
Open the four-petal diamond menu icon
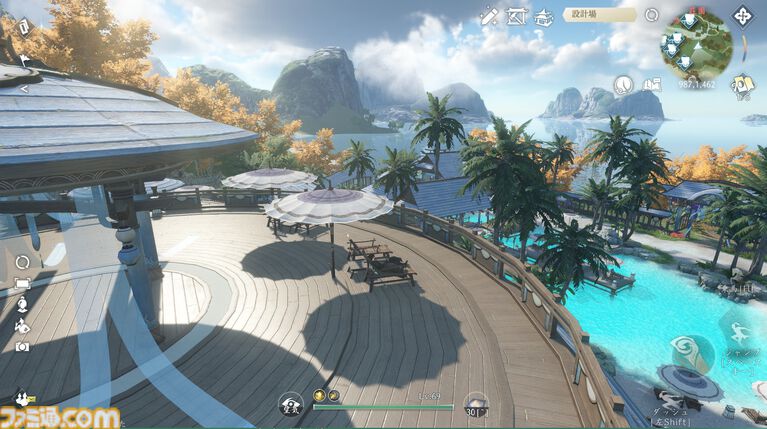(742, 17)
